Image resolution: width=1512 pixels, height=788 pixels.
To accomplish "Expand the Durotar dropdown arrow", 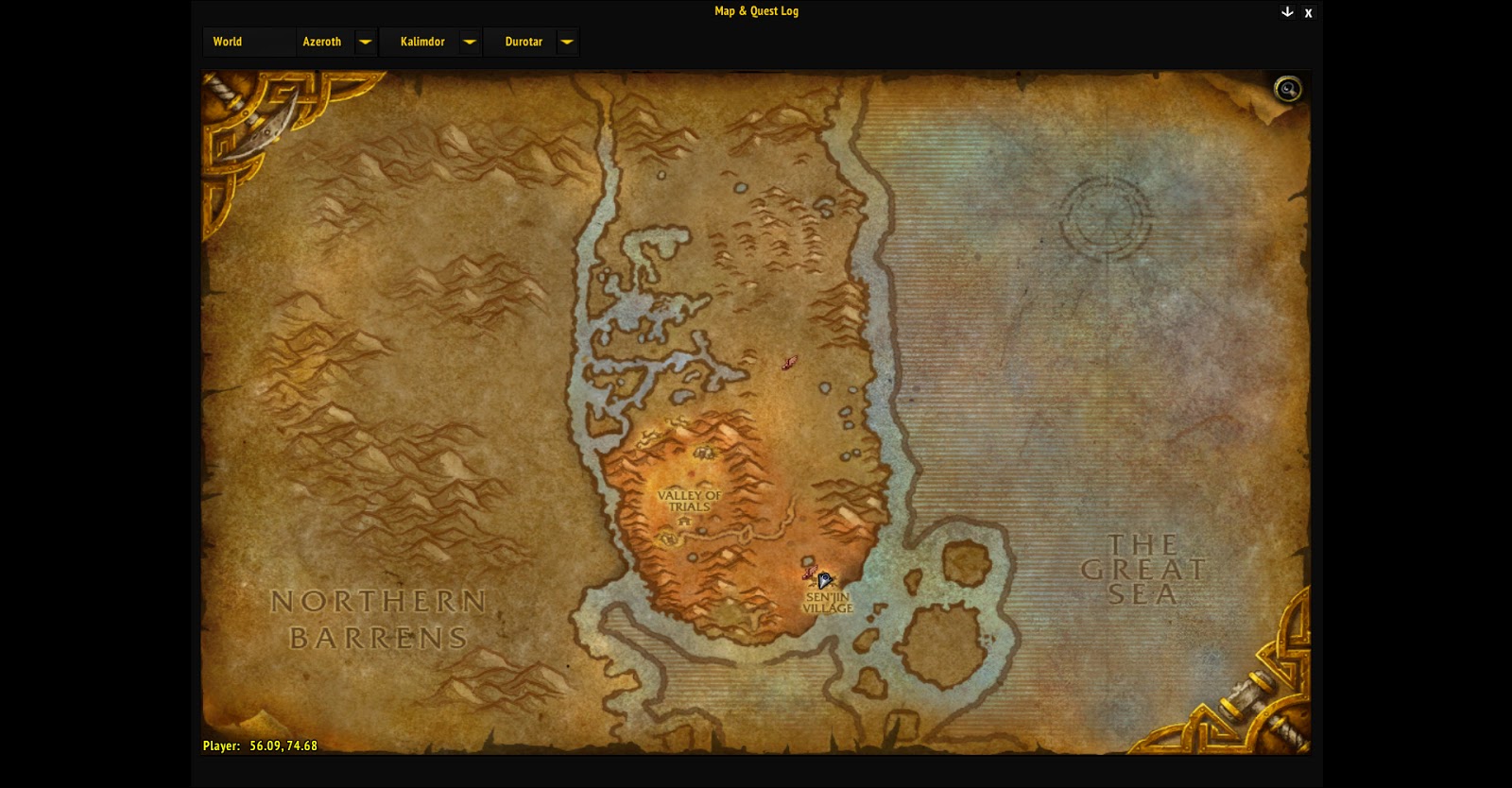I will click(x=566, y=42).
